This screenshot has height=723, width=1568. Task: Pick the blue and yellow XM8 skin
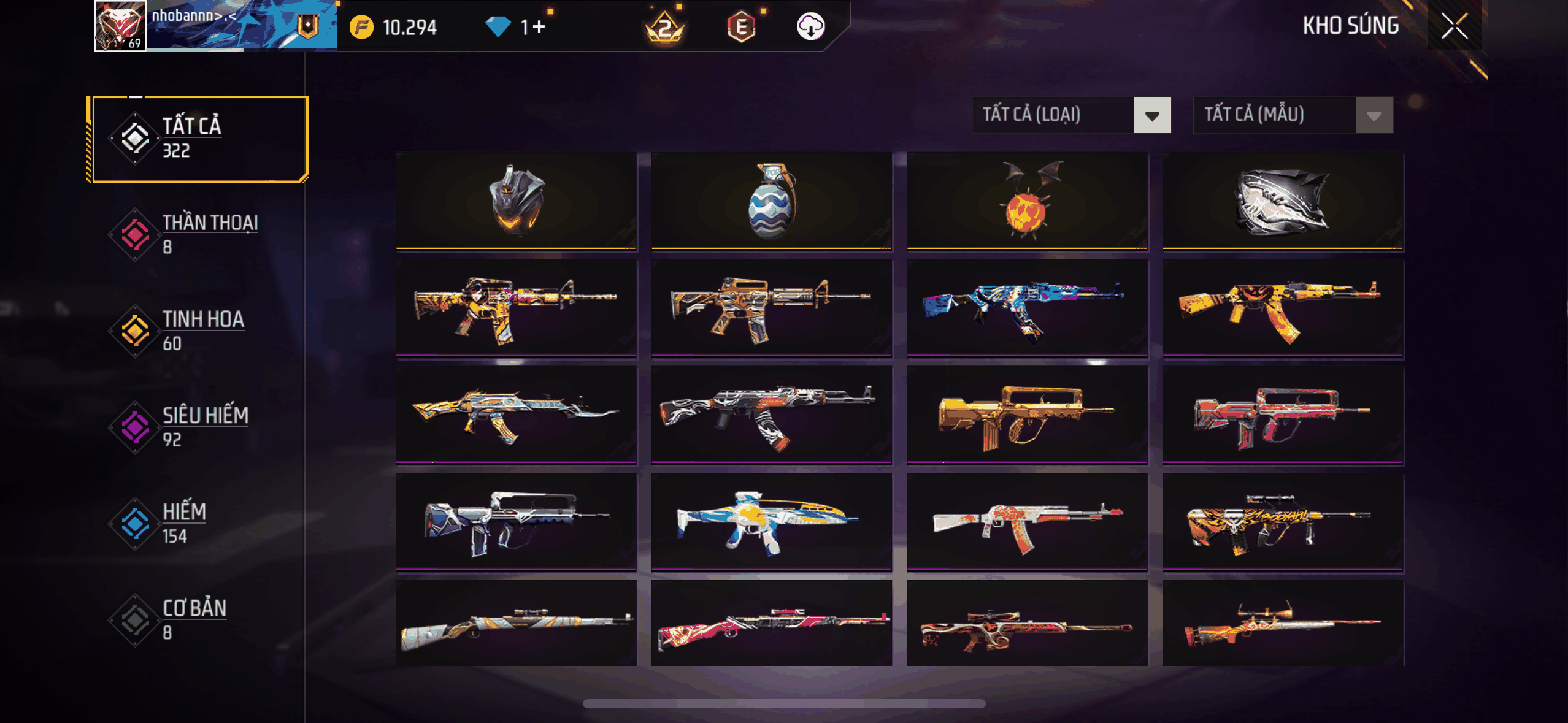click(771, 521)
